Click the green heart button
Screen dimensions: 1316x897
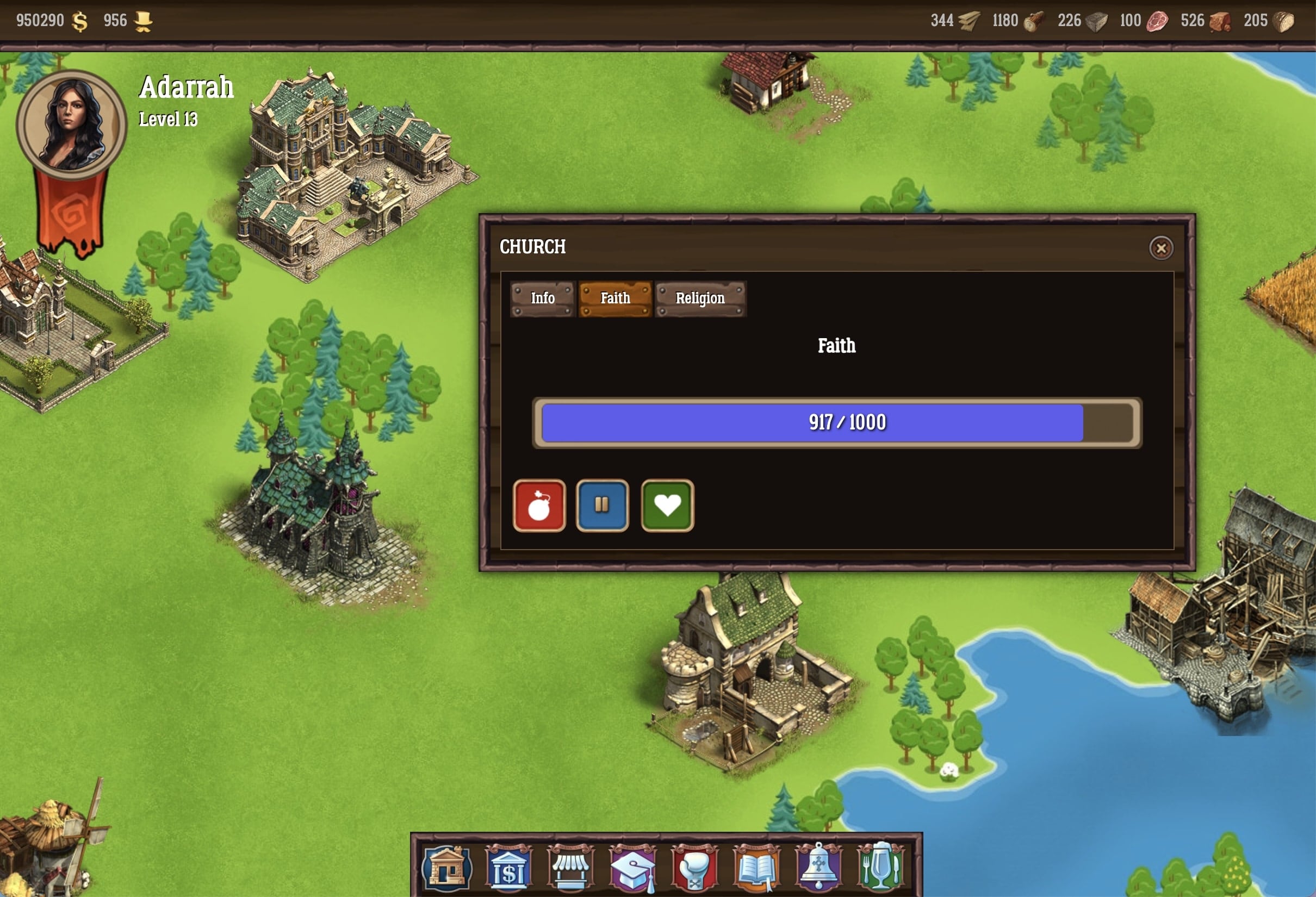(x=667, y=506)
